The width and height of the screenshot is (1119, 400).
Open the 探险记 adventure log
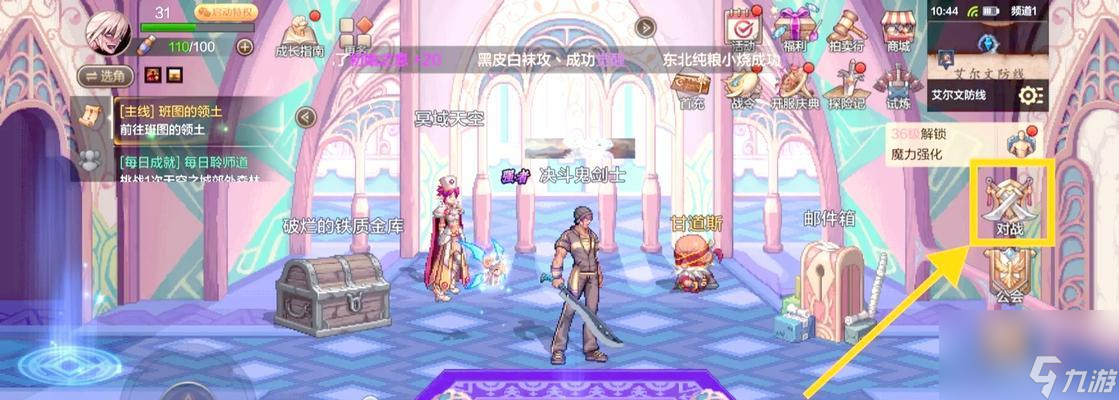tap(849, 86)
